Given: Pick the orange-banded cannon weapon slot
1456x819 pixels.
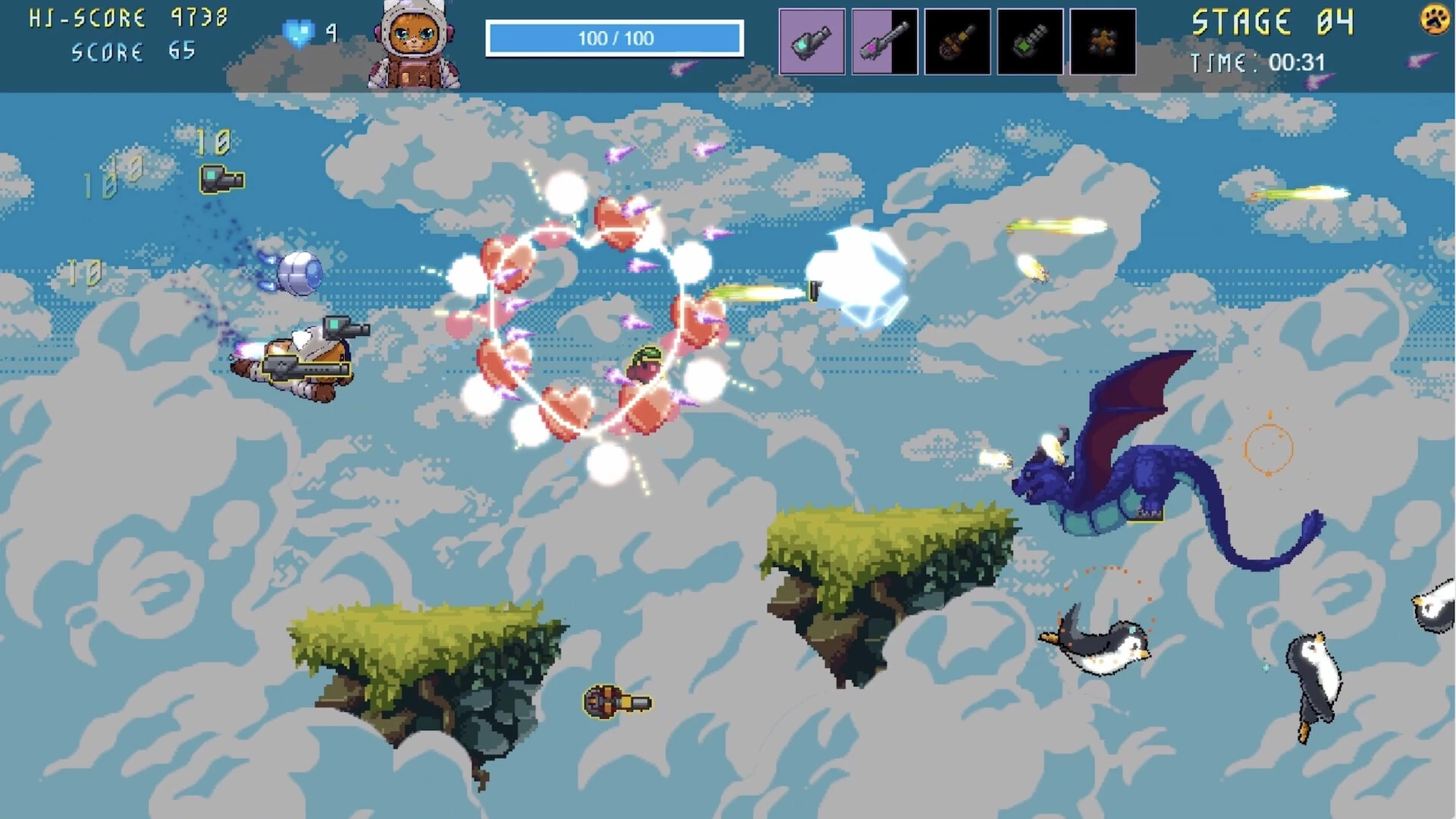Looking at the screenshot, I should point(957,42).
